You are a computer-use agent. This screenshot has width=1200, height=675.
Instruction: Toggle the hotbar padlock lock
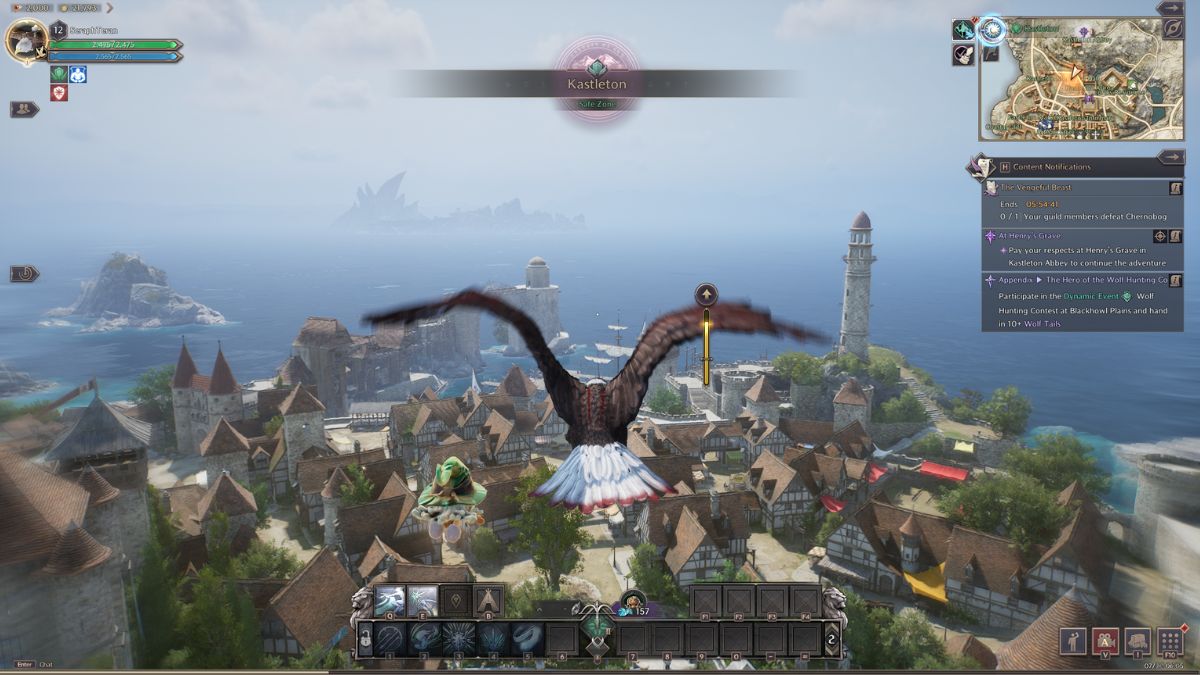365,639
